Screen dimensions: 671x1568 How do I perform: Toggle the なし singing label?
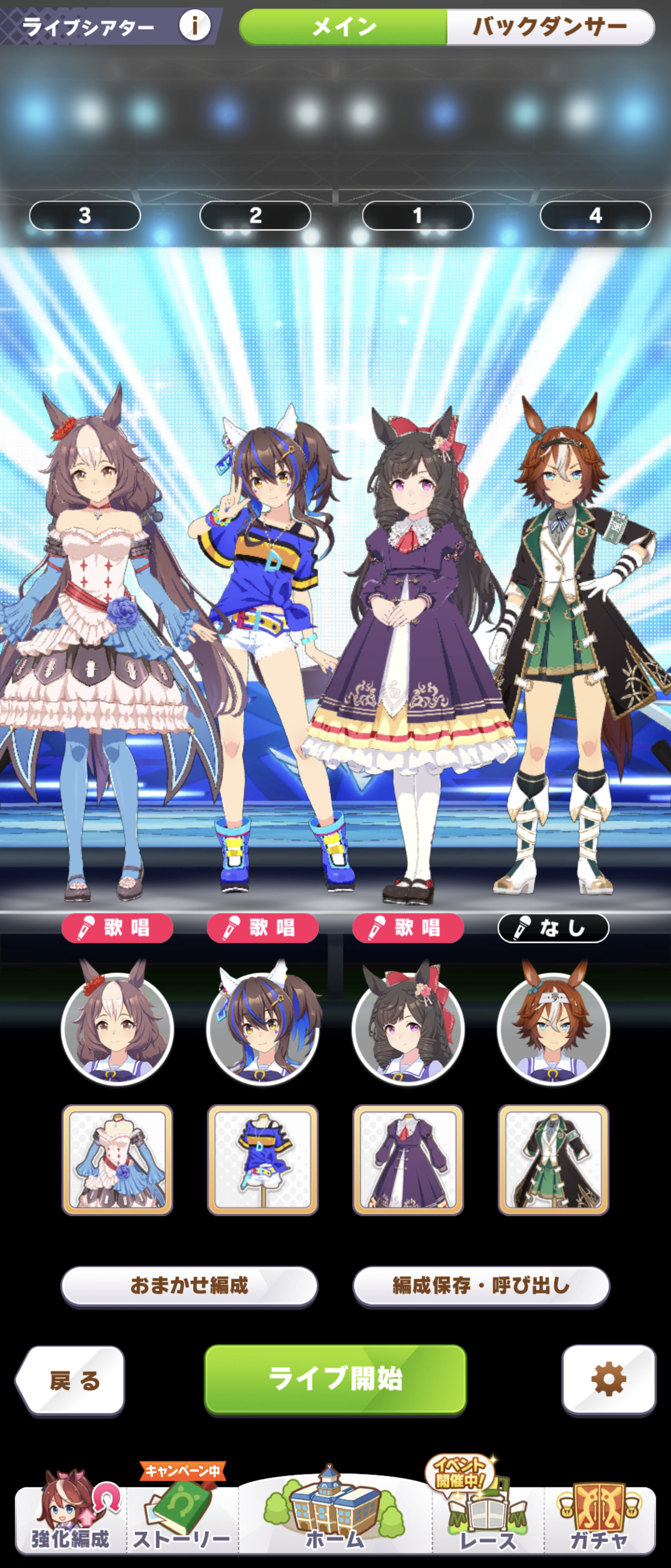click(x=553, y=928)
